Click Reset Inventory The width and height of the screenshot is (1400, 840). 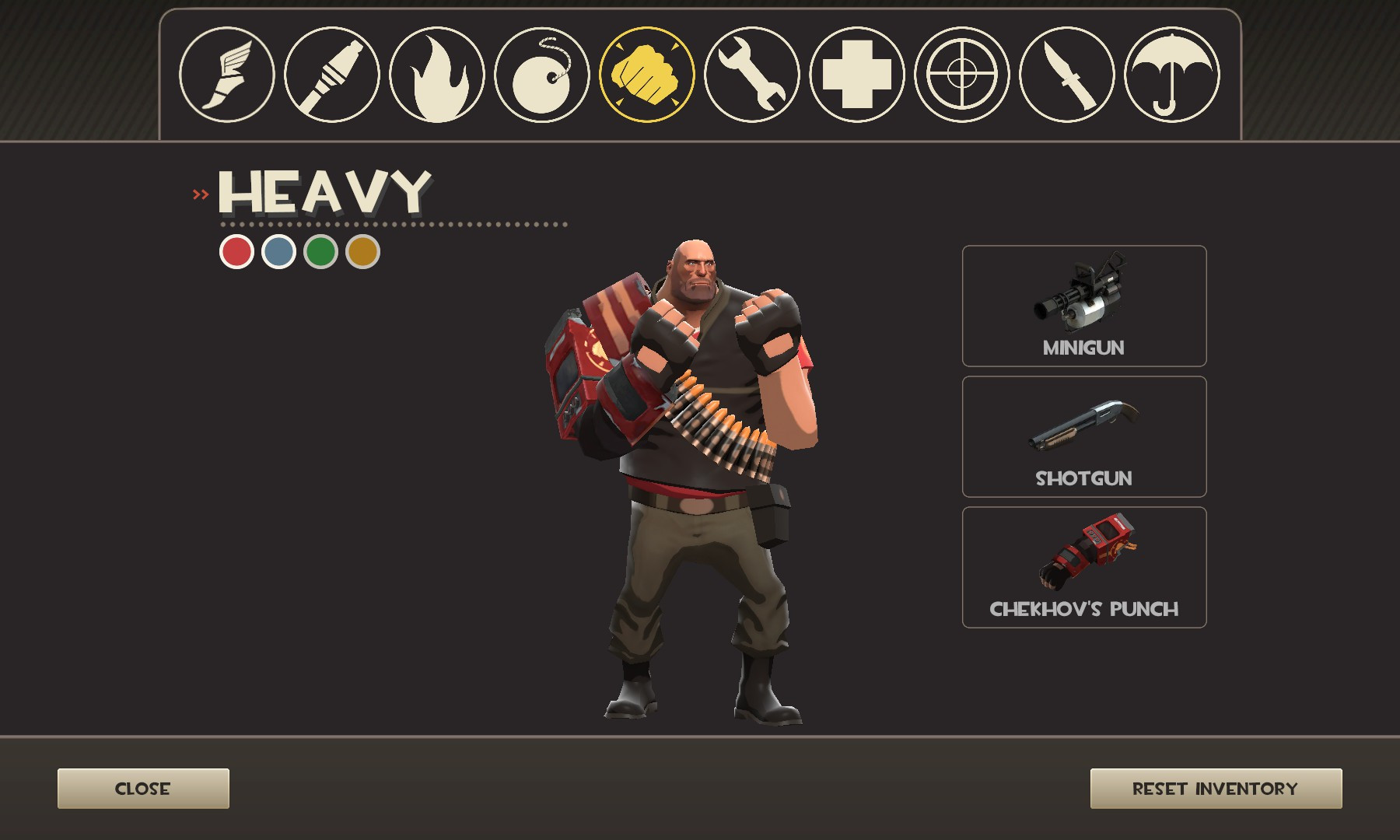coord(1217,787)
